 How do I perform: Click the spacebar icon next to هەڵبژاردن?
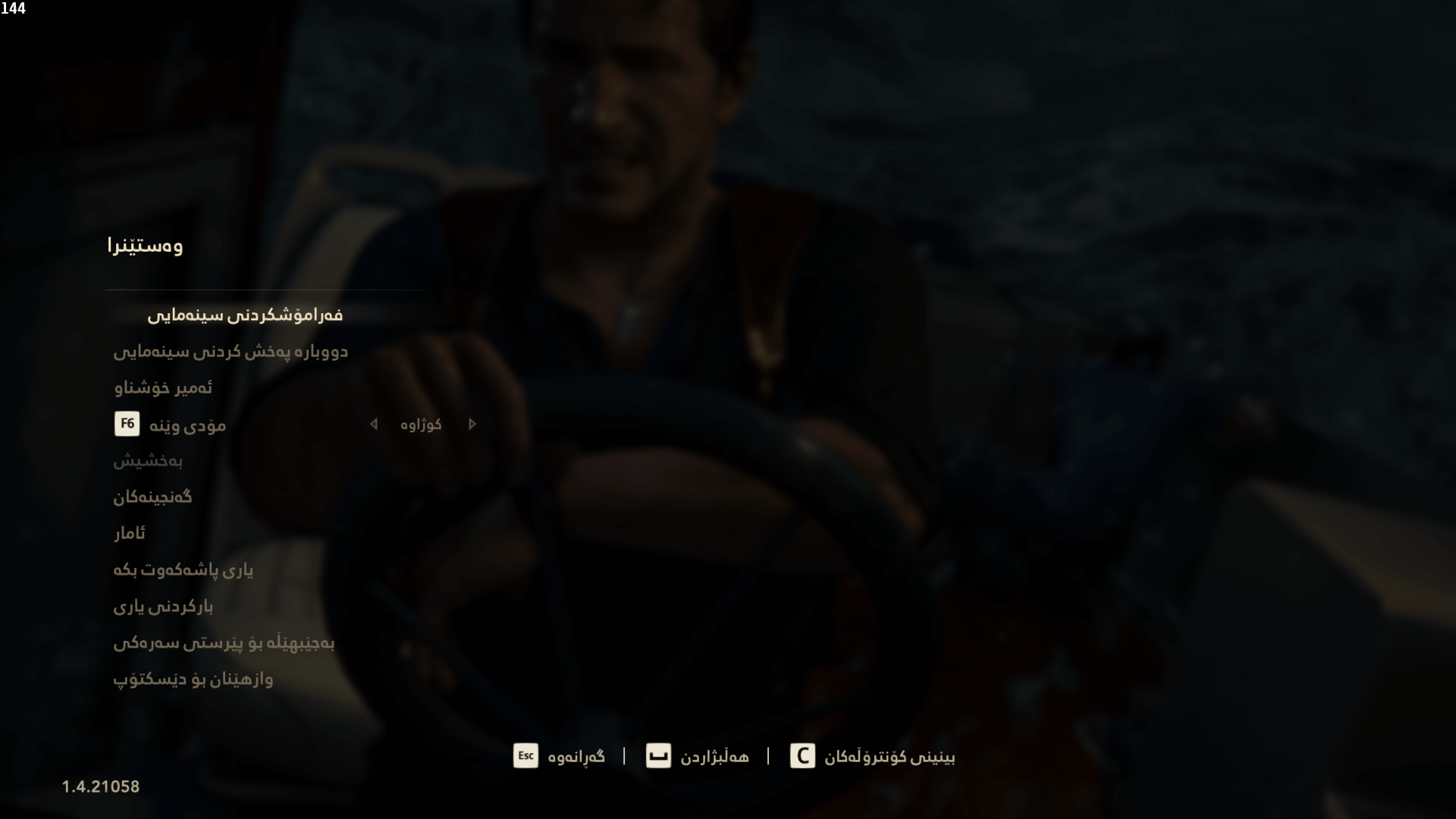pyautogui.click(x=658, y=756)
